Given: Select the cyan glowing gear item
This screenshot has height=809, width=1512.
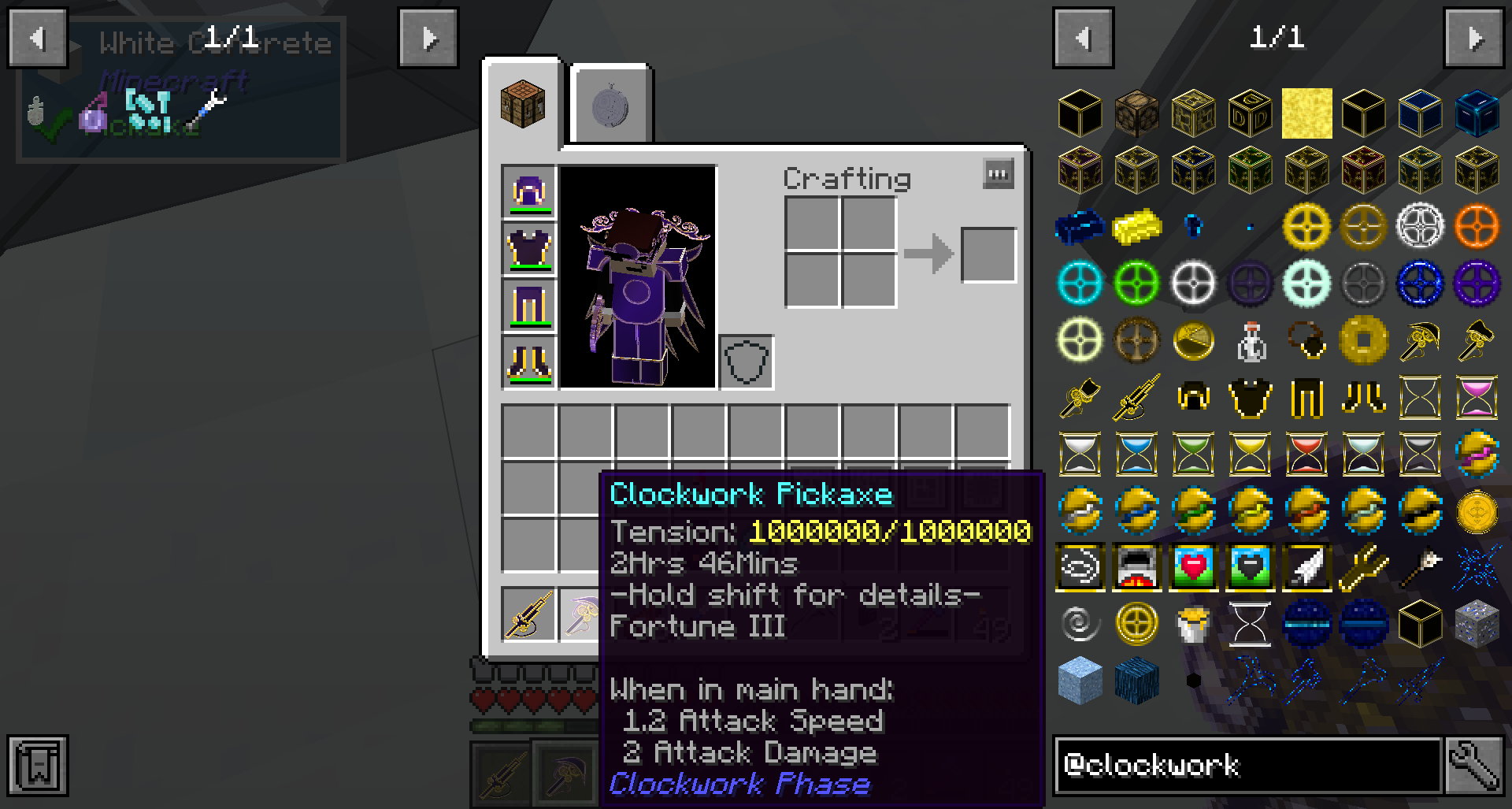Looking at the screenshot, I should point(1080,284).
